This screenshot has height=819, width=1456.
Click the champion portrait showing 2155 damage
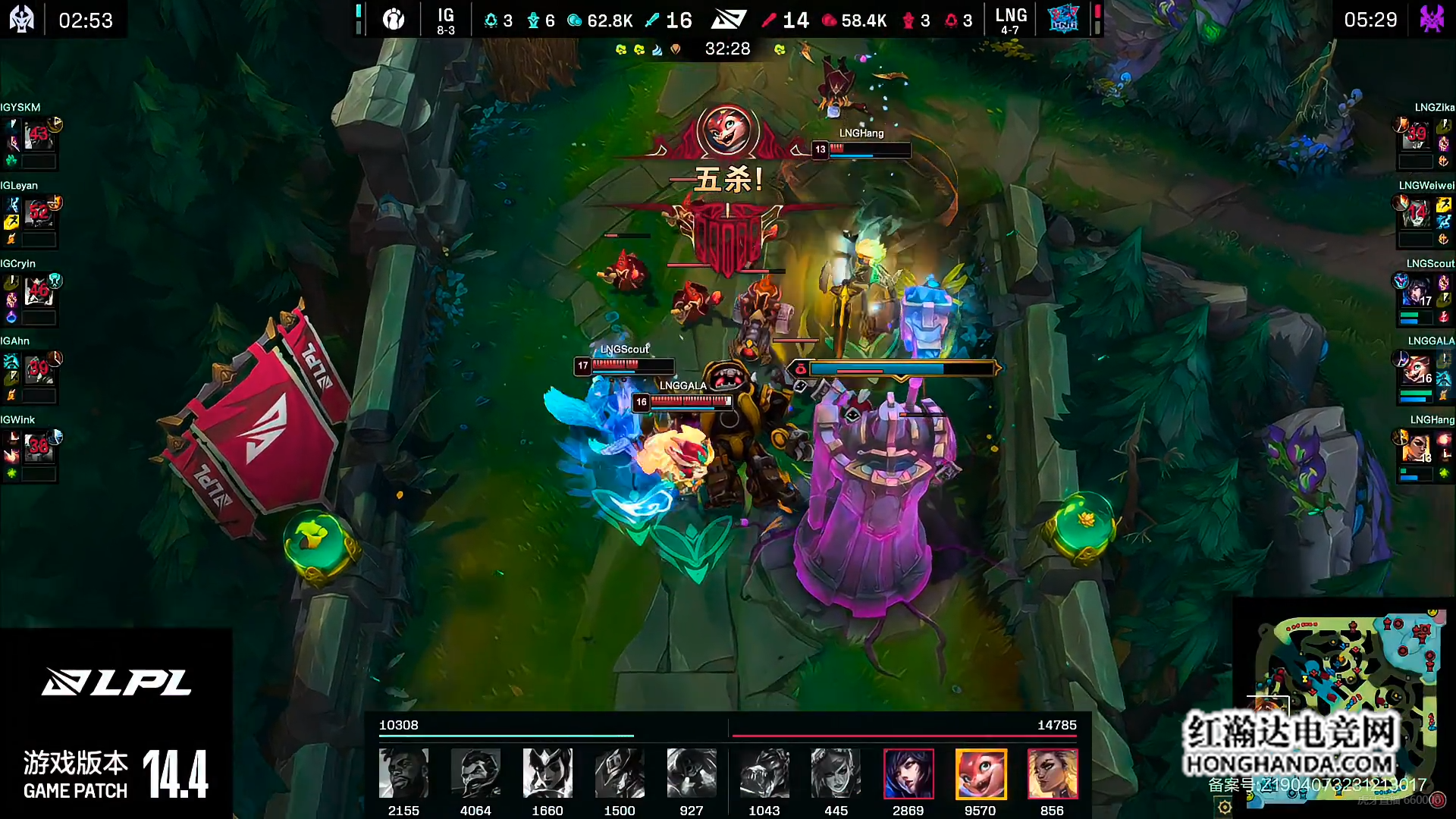[403, 773]
